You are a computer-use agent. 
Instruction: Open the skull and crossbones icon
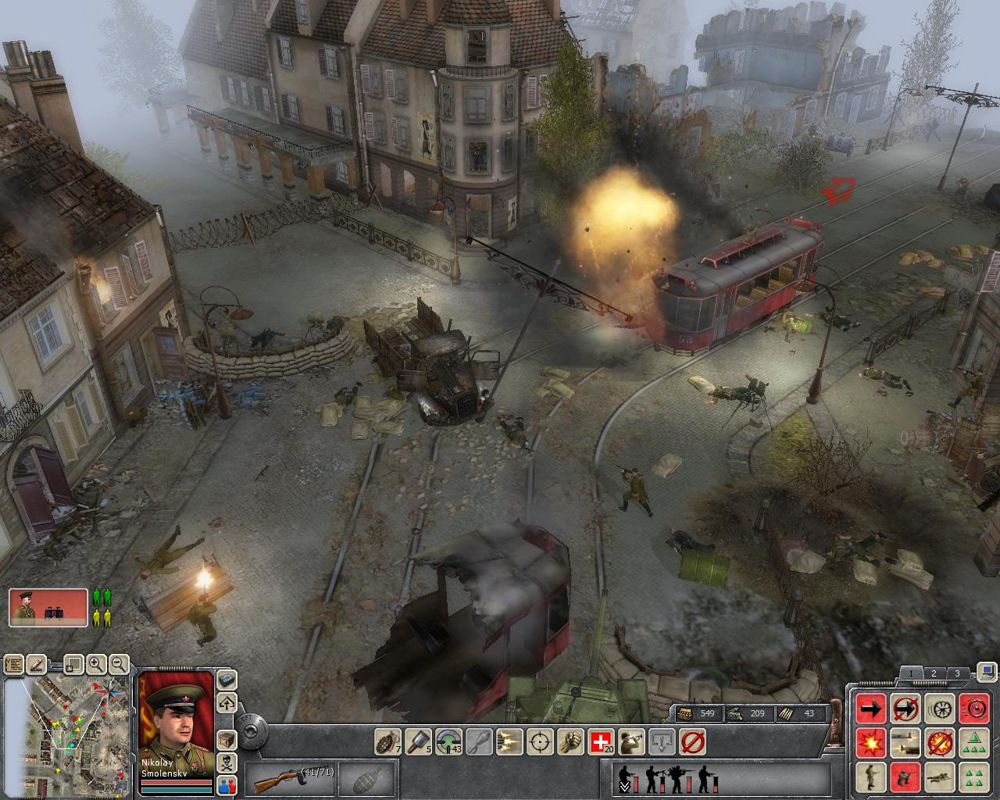(227, 761)
